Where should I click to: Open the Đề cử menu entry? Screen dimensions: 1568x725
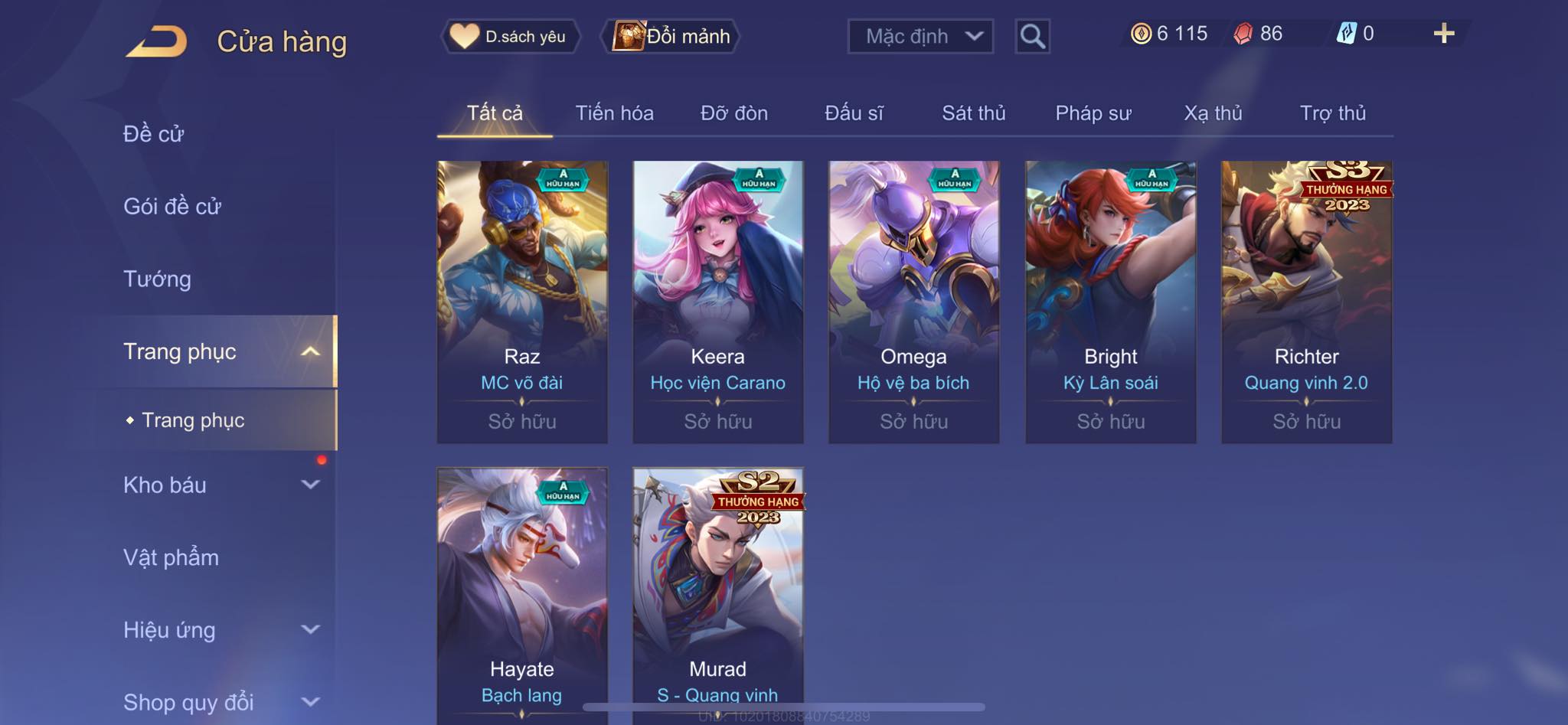(153, 134)
